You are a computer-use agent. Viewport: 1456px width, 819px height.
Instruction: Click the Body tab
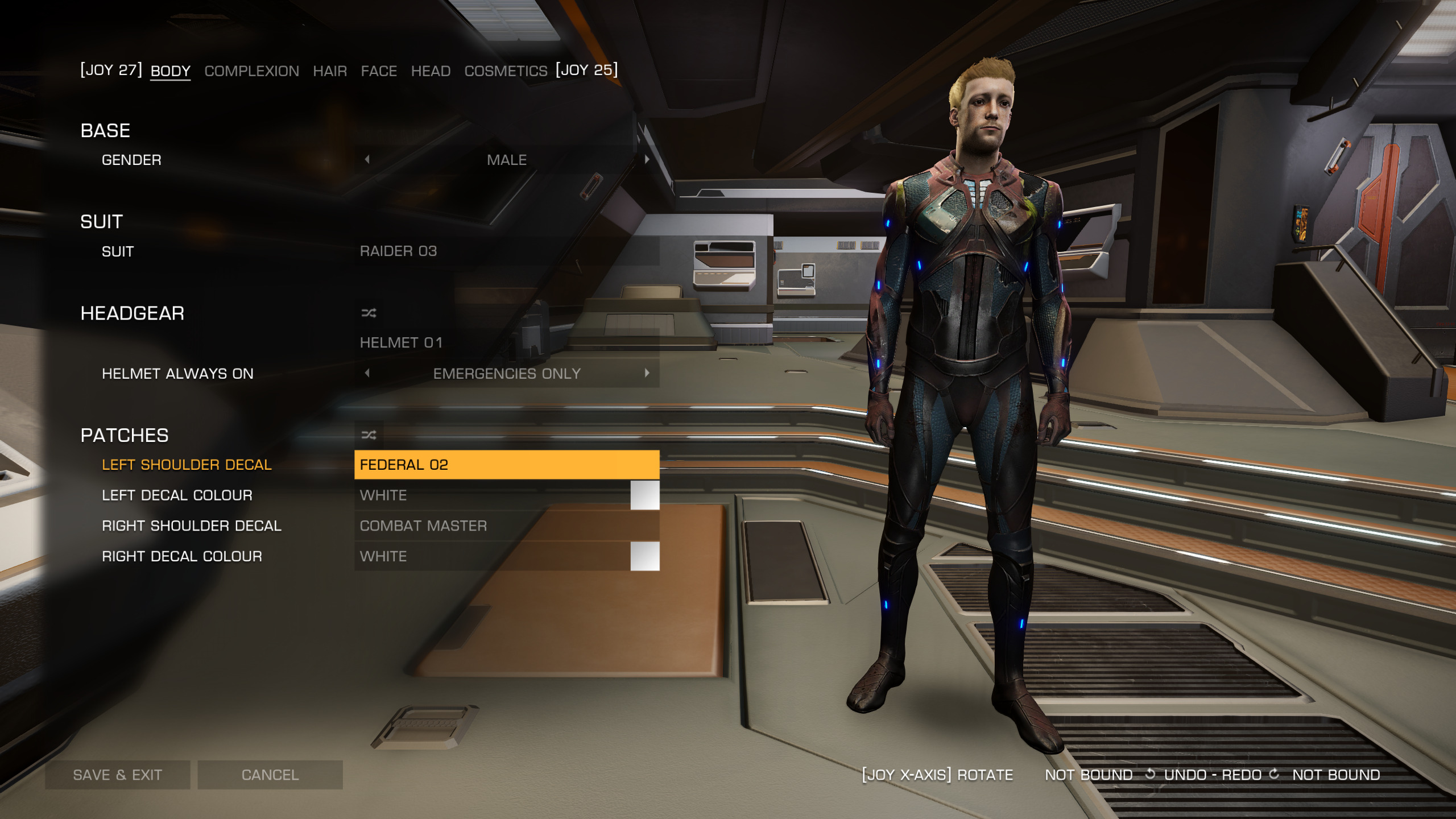170,71
